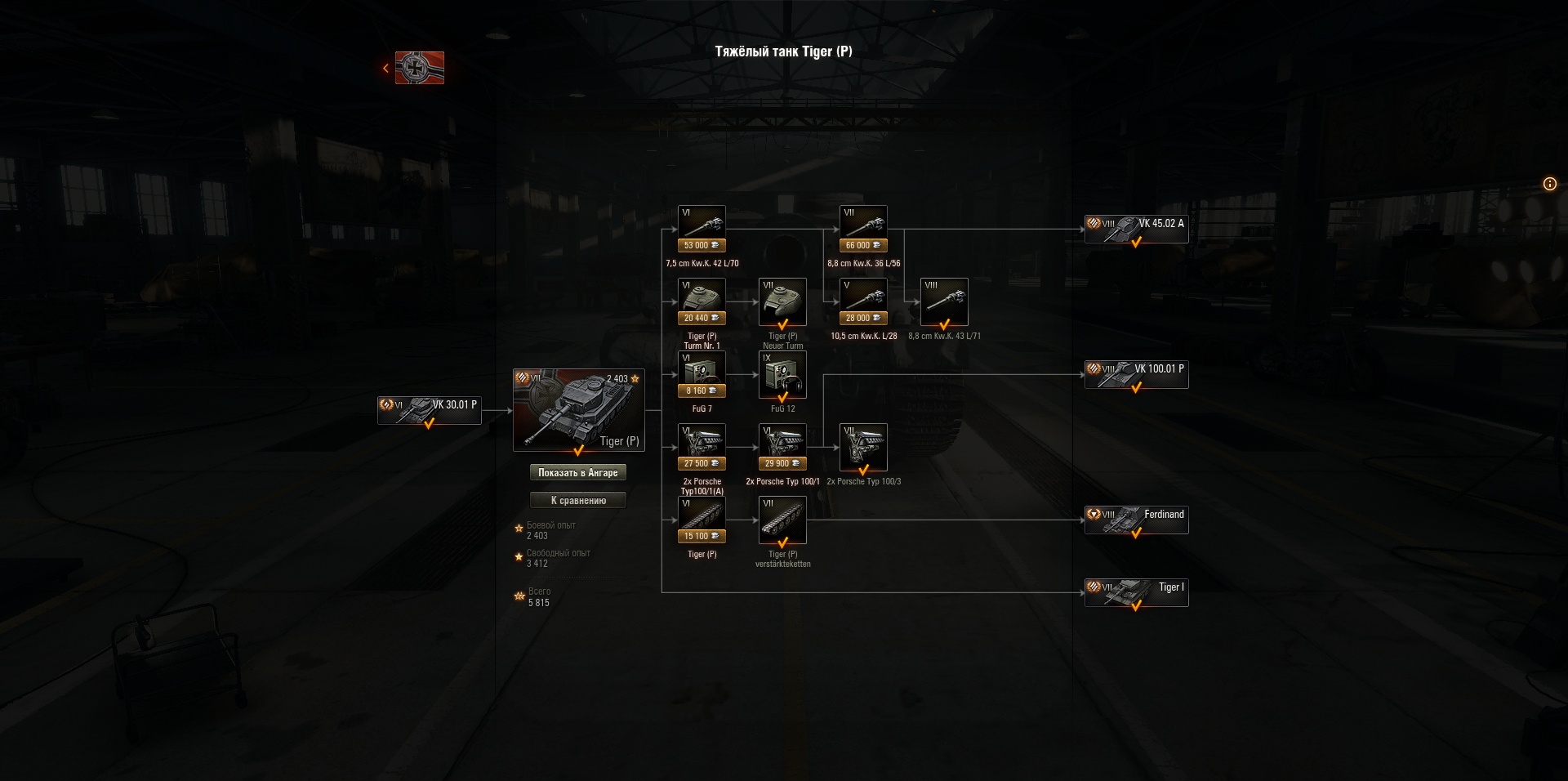The image size is (1568, 781).
Task: Select the Tiger (P) Neuer Turm turret
Action: click(x=782, y=301)
